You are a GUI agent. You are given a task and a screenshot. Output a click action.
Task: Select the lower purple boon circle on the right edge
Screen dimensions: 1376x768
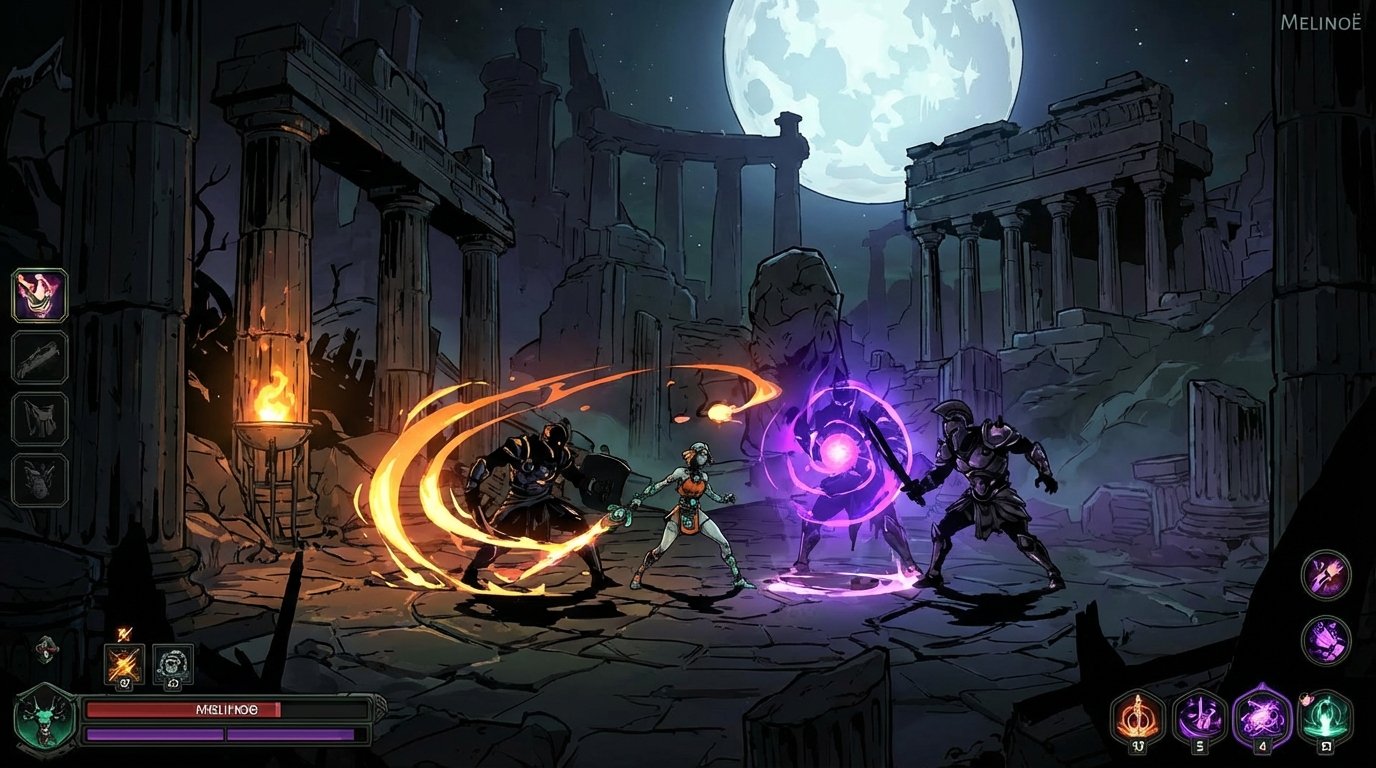coord(1325,641)
